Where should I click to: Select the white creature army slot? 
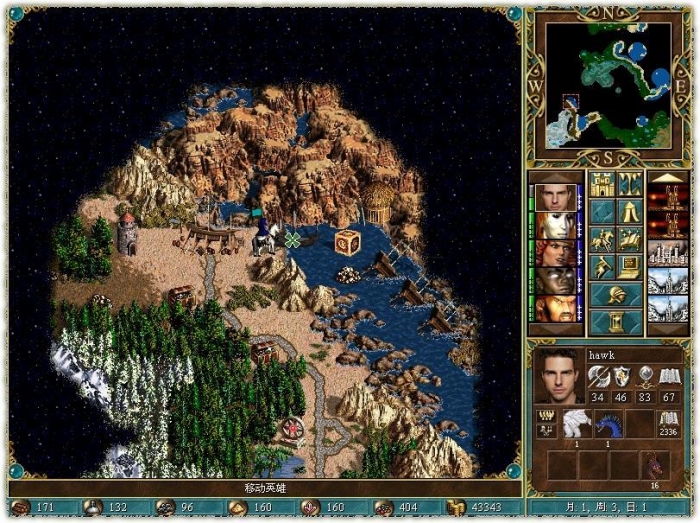tap(575, 424)
